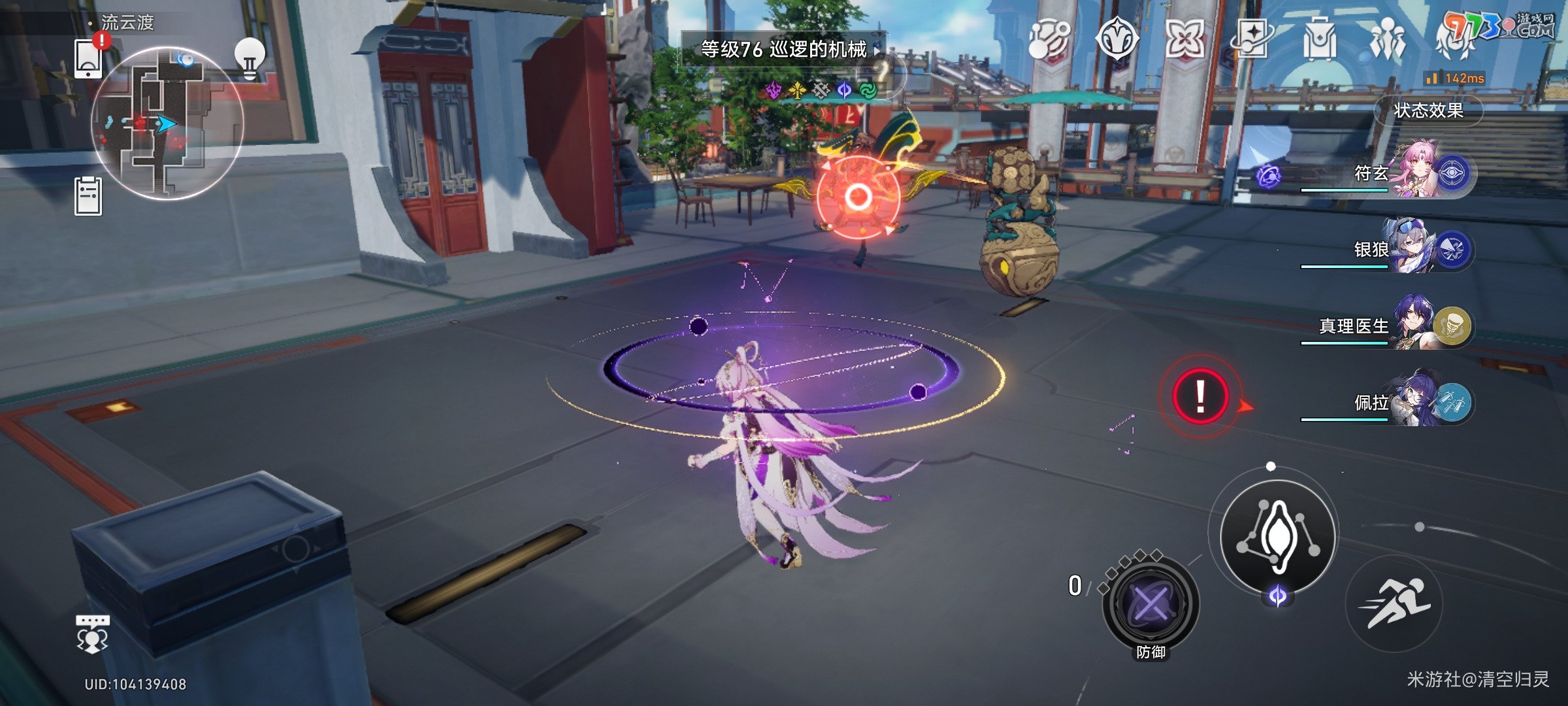Activate the technique skill button
This screenshot has width=1568, height=706.
coord(1277,536)
